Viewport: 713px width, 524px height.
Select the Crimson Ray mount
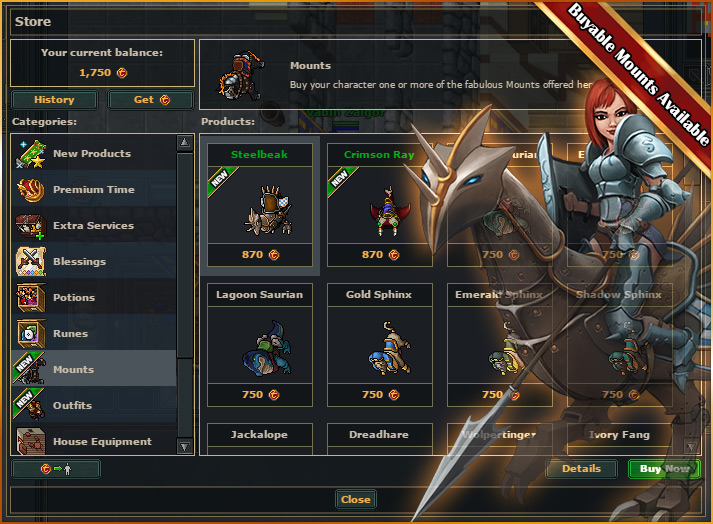tap(379, 208)
